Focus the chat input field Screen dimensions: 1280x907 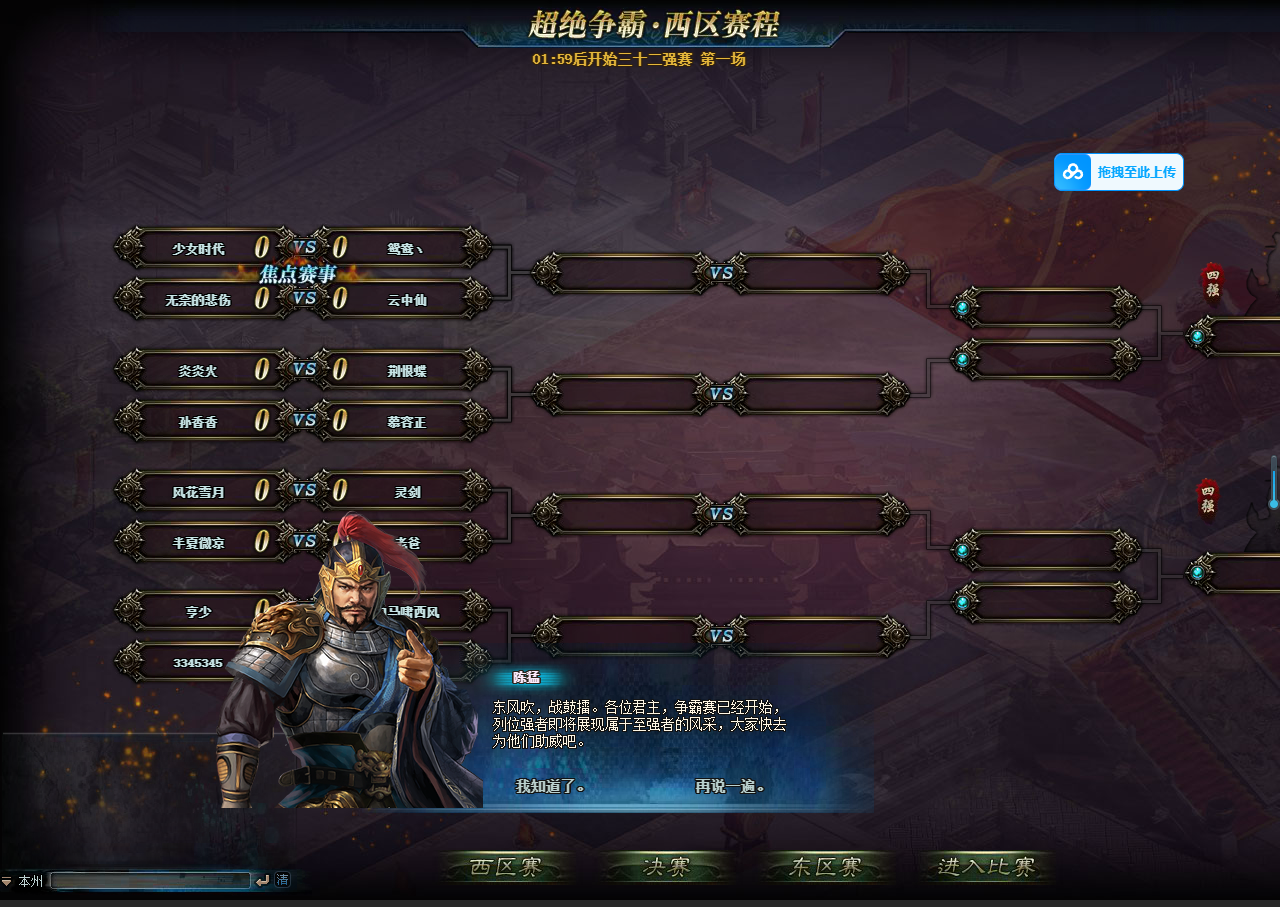150,880
